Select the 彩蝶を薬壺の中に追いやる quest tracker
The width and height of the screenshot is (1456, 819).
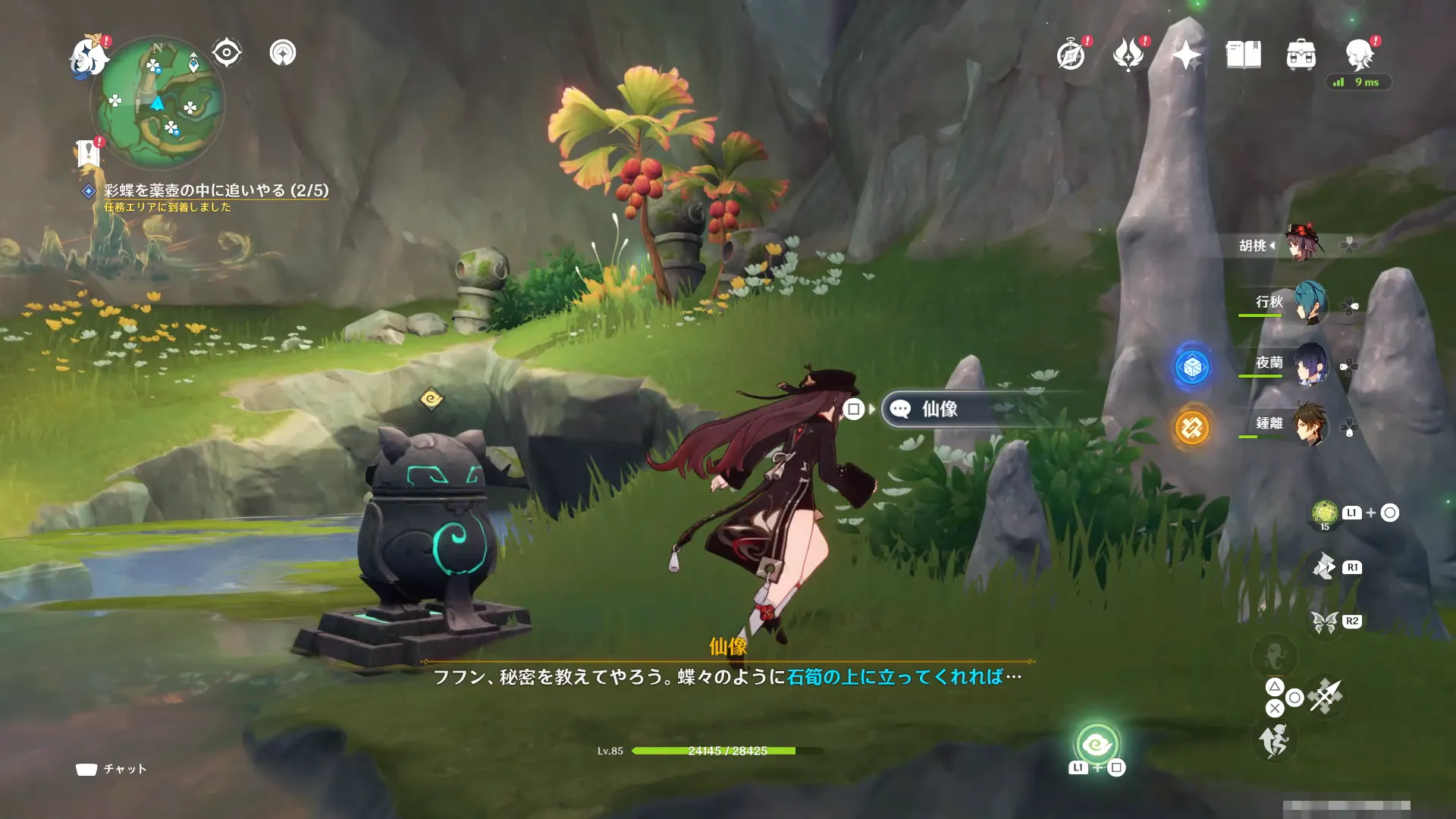point(216,190)
